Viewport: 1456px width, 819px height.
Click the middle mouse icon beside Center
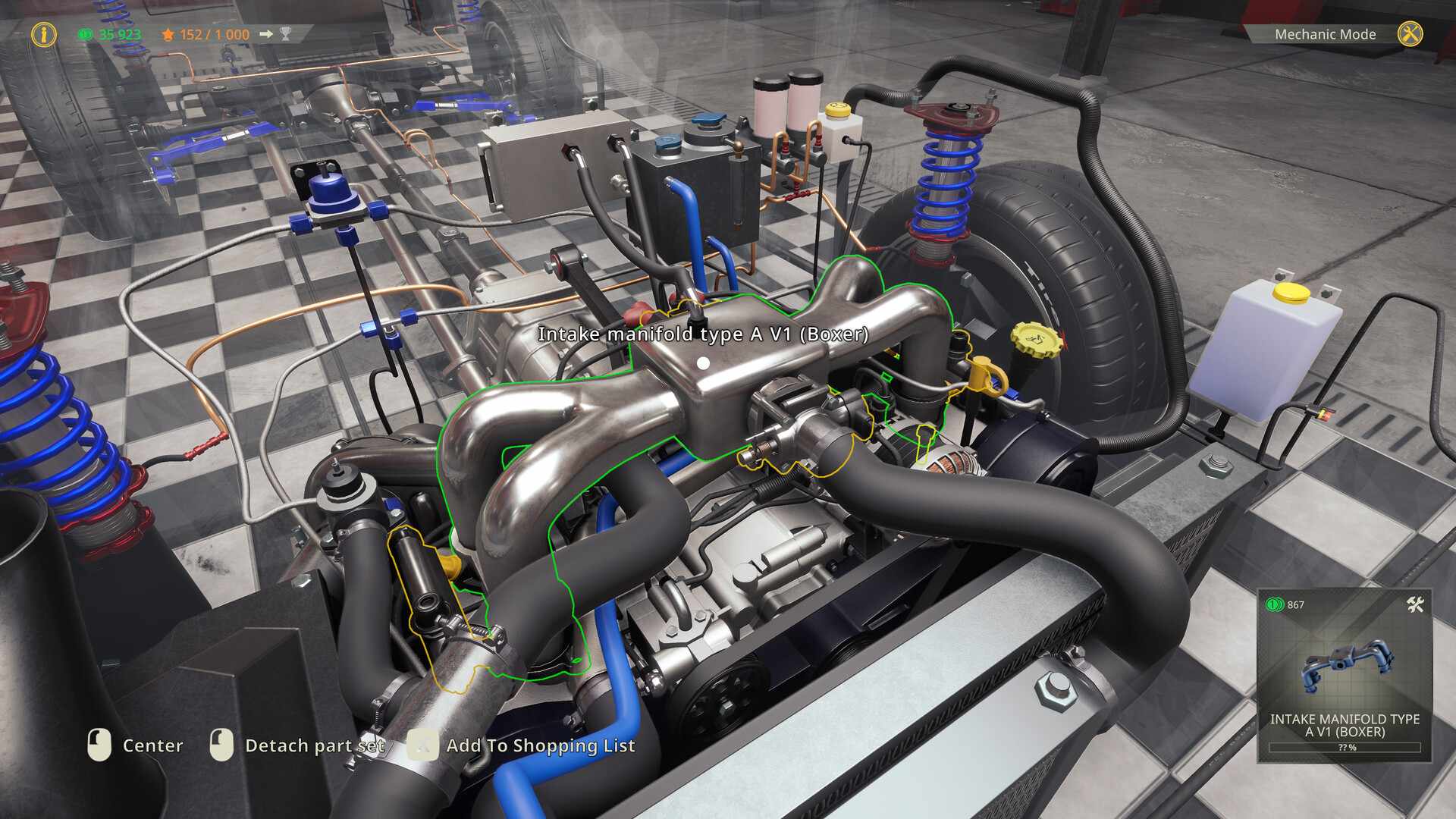(x=99, y=745)
